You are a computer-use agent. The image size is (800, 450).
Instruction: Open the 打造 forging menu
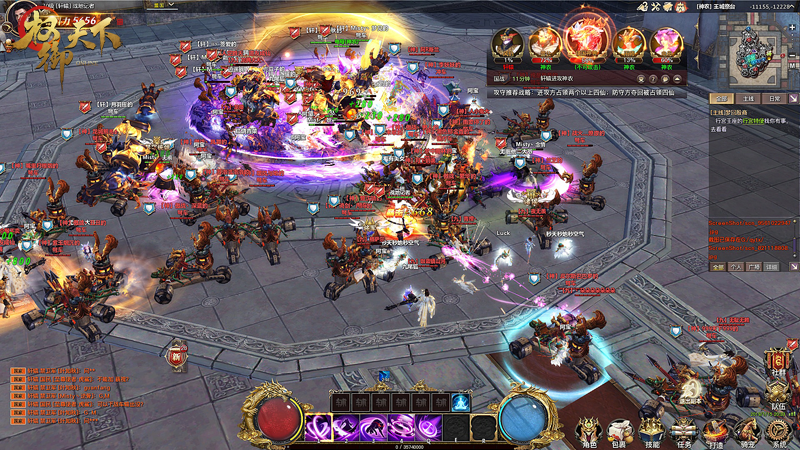click(x=714, y=428)
